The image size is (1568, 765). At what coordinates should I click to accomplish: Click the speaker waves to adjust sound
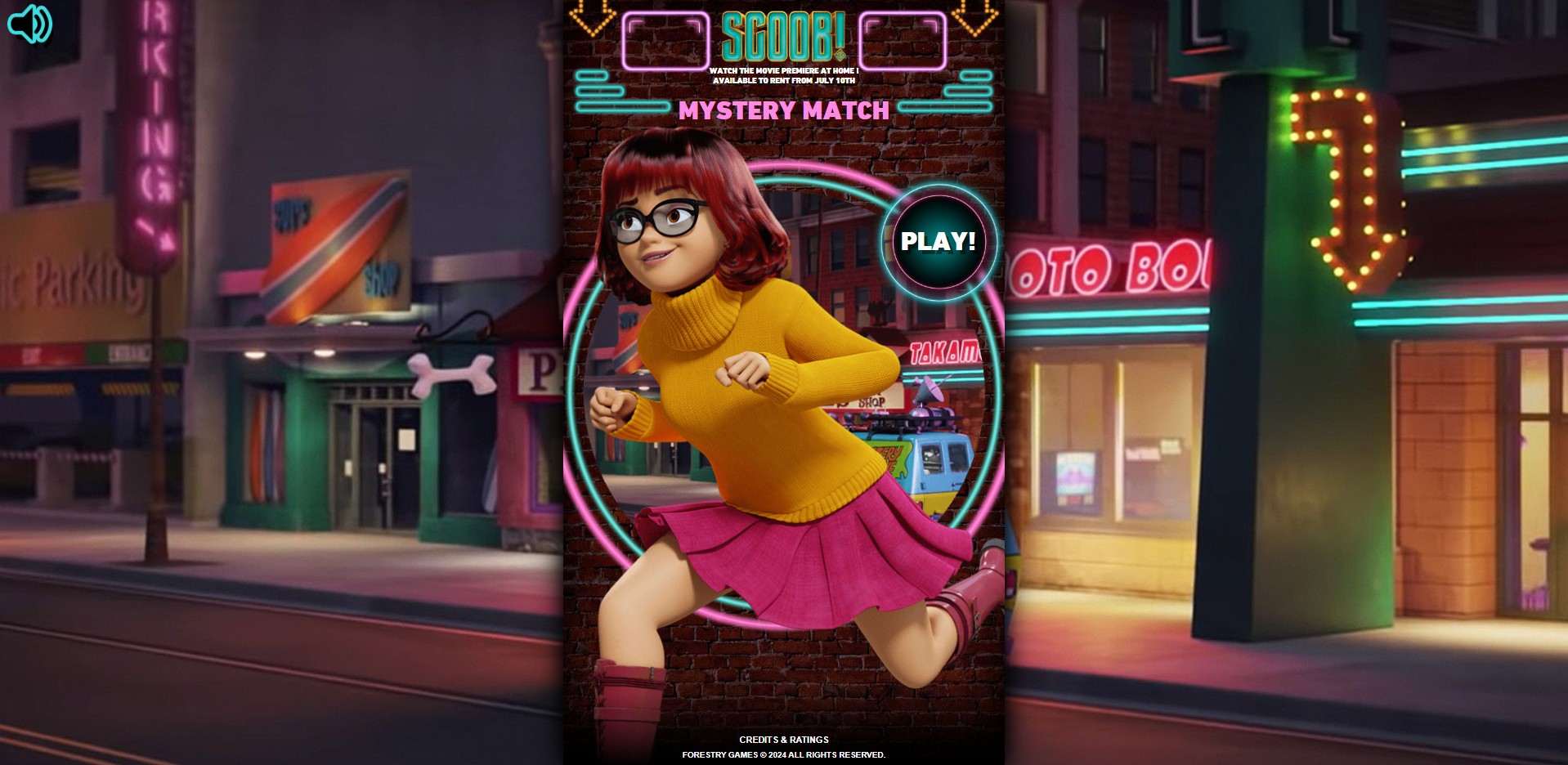click(x=41, y=23)
